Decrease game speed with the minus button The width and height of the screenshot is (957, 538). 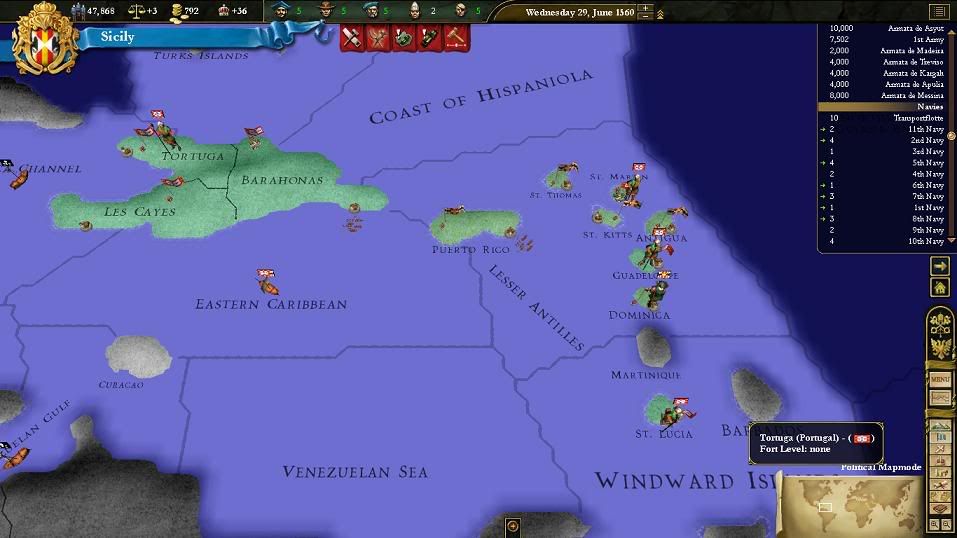646,17
